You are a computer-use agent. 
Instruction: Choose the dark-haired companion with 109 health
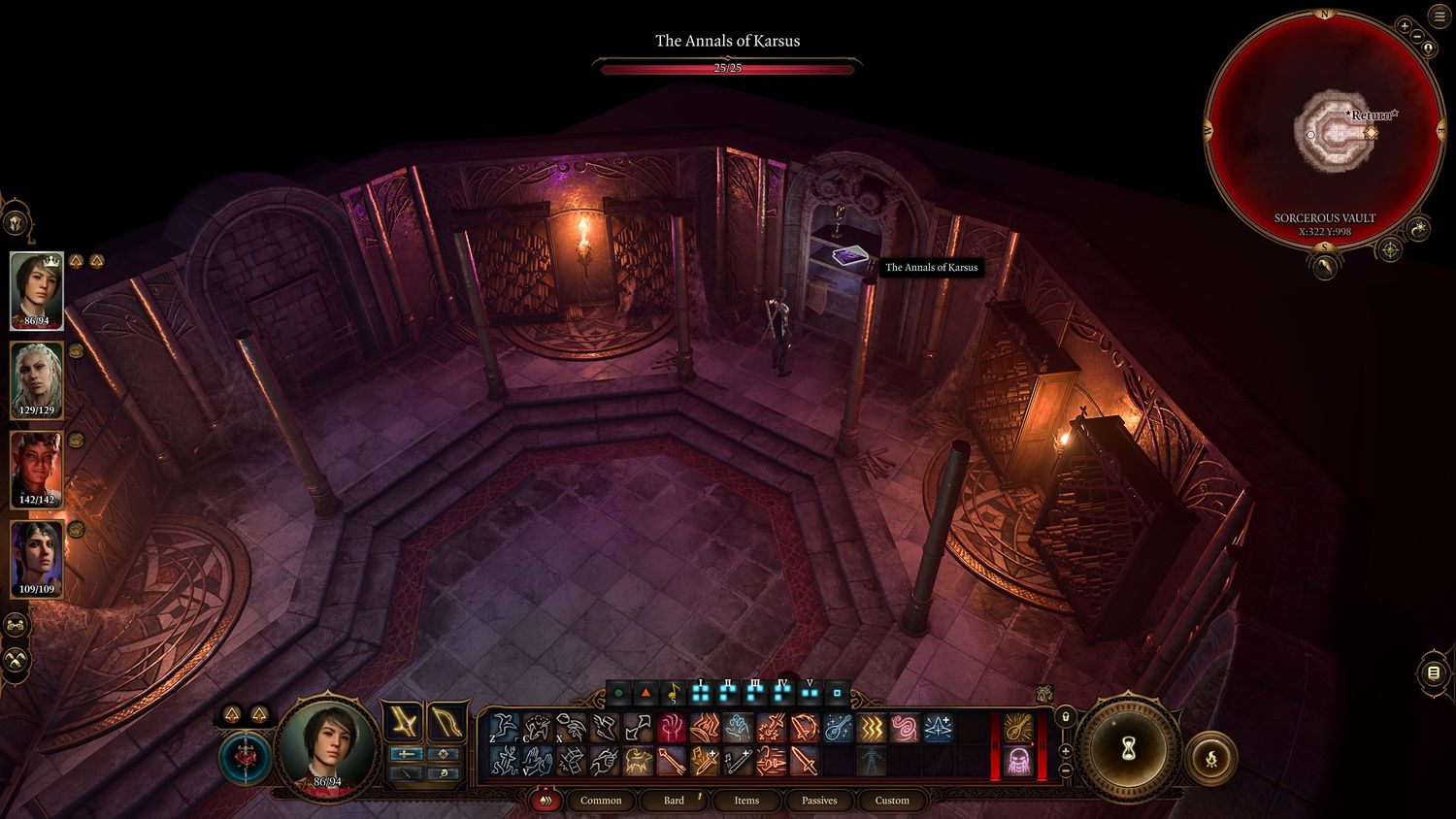click(x=37, y=558)
